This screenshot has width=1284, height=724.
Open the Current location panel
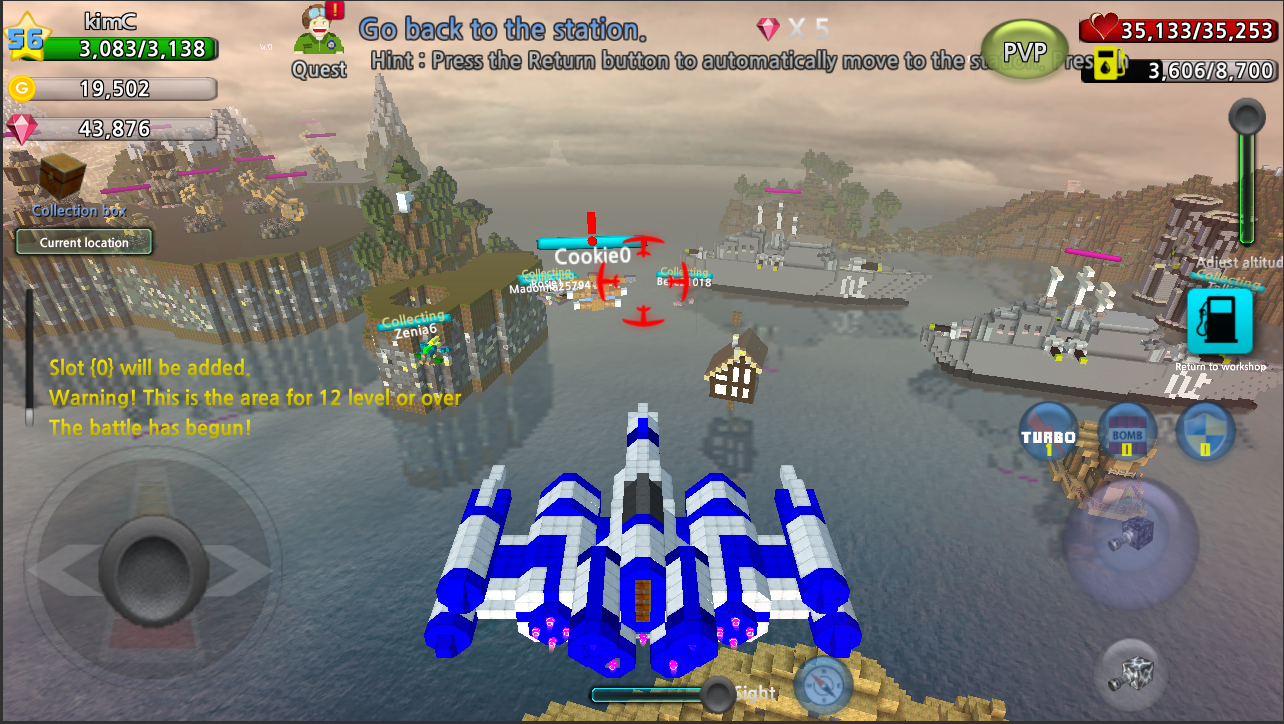pos(83,241)
